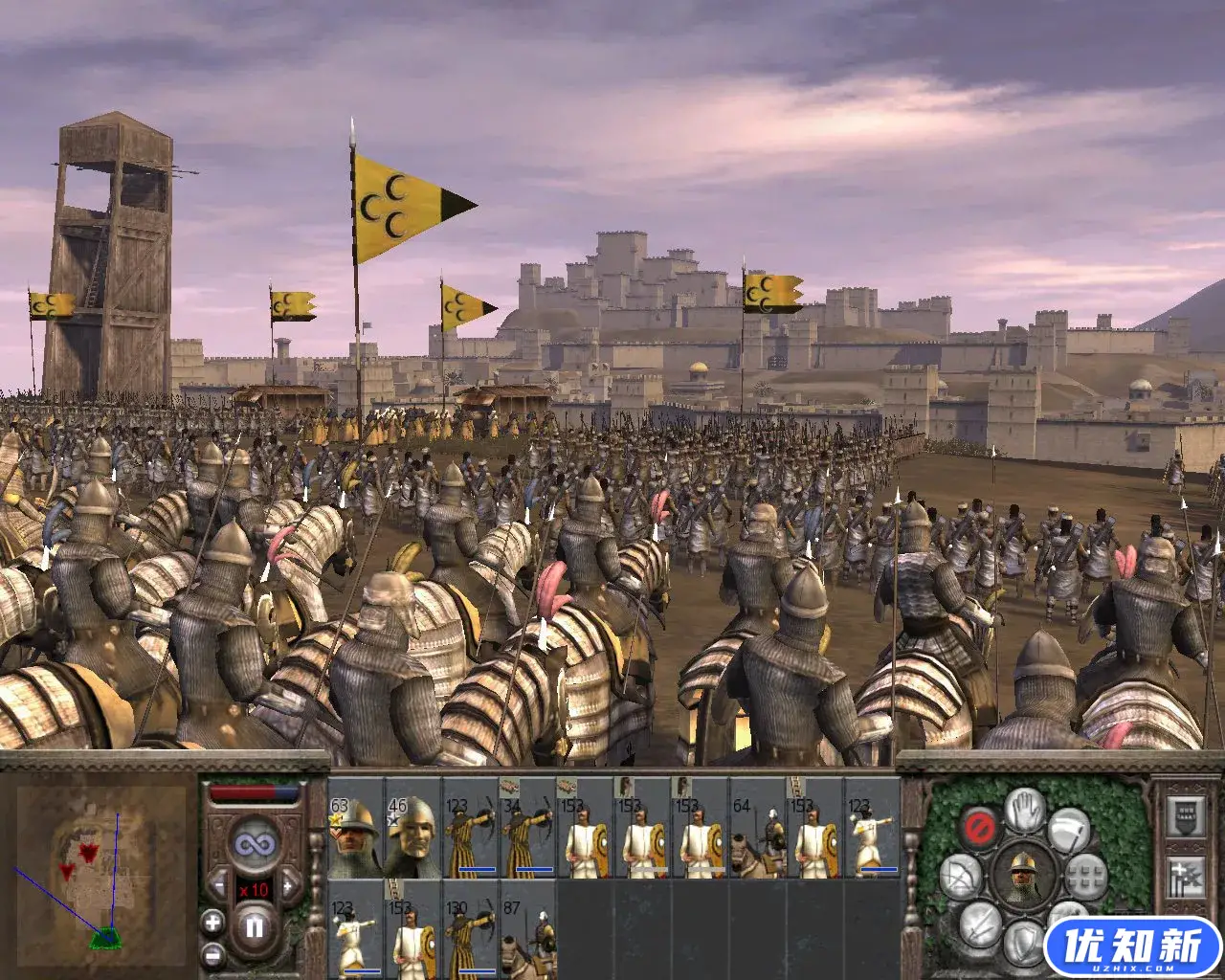Pause the battle with pause button
1225x980 pixels.
pos(255,925)
